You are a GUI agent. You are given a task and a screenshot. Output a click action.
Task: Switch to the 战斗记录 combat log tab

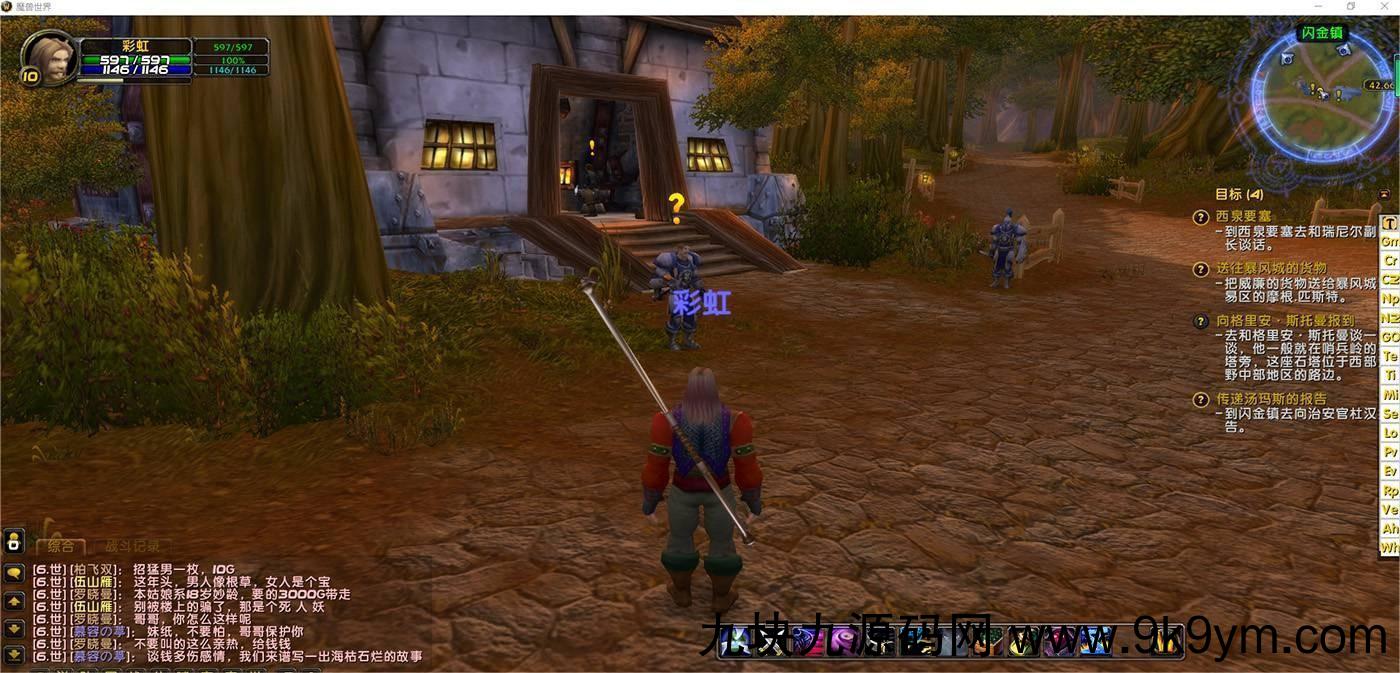click(x=133, y=546)
